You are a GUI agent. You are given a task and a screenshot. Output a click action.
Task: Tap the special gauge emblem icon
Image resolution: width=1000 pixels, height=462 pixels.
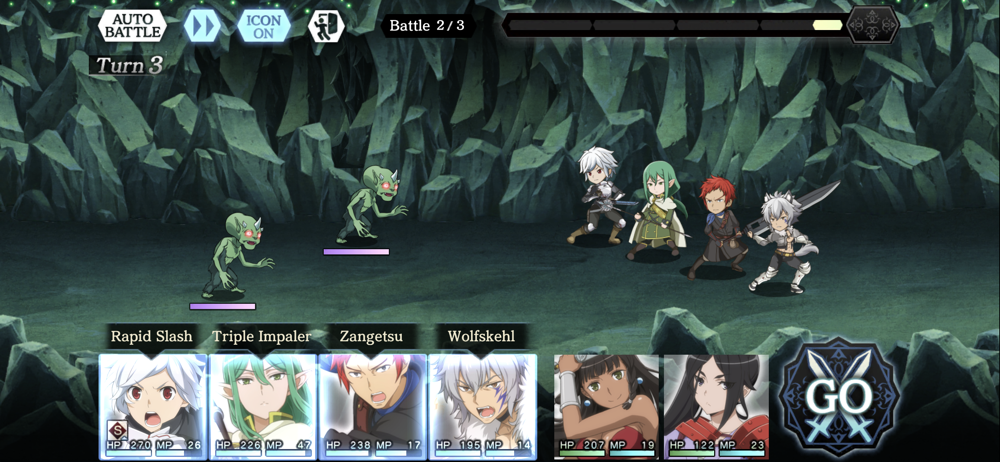click(872, 25)
